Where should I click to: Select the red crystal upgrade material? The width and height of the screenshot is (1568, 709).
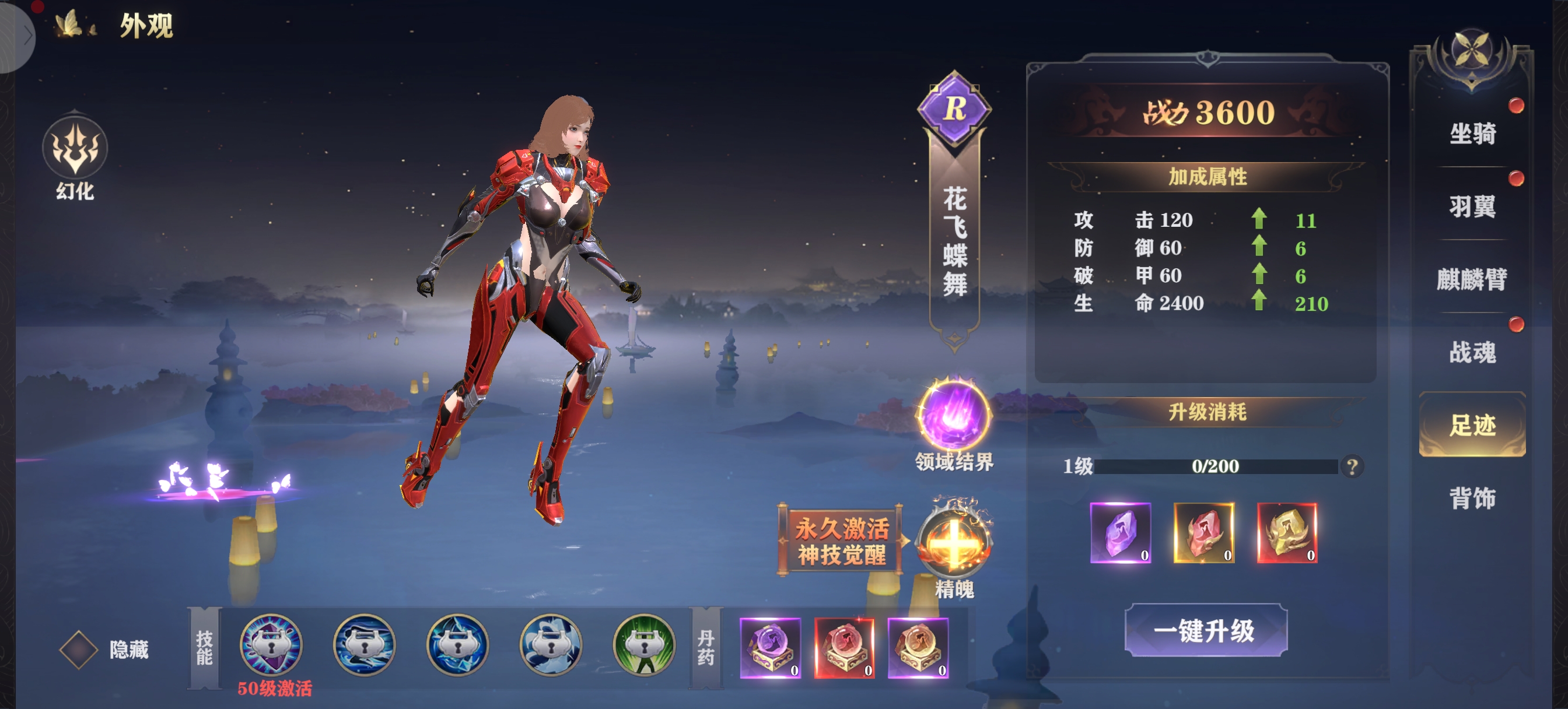coord(1203,533)
